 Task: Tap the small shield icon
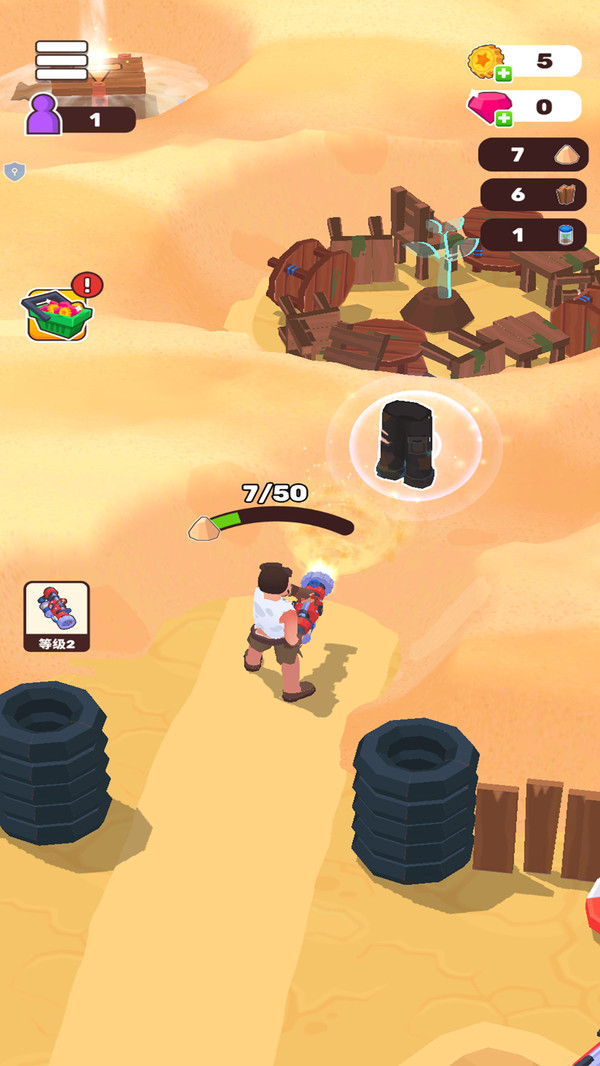[14, 172]
